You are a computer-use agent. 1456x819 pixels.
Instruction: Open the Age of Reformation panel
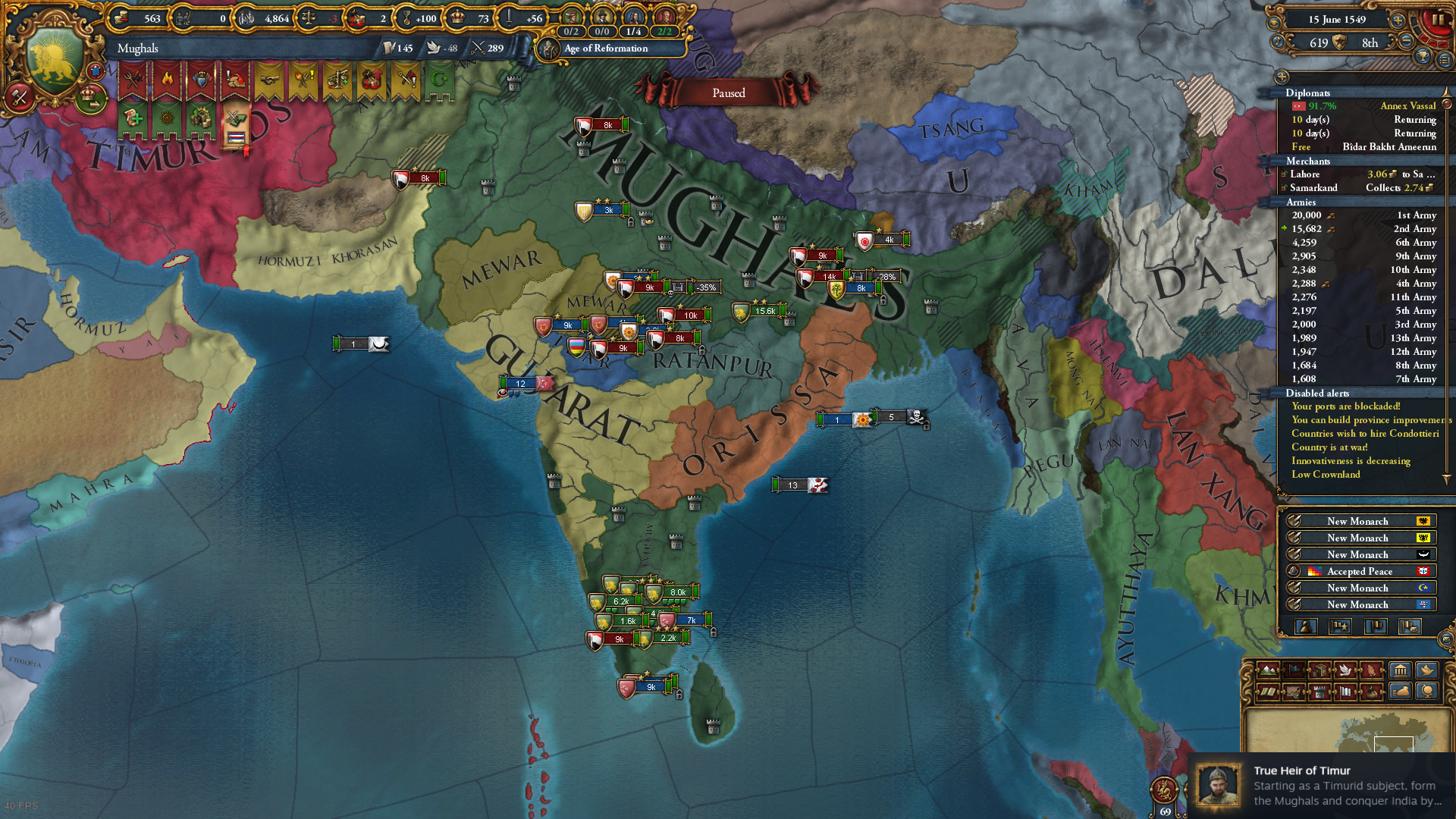pos(605,49)
